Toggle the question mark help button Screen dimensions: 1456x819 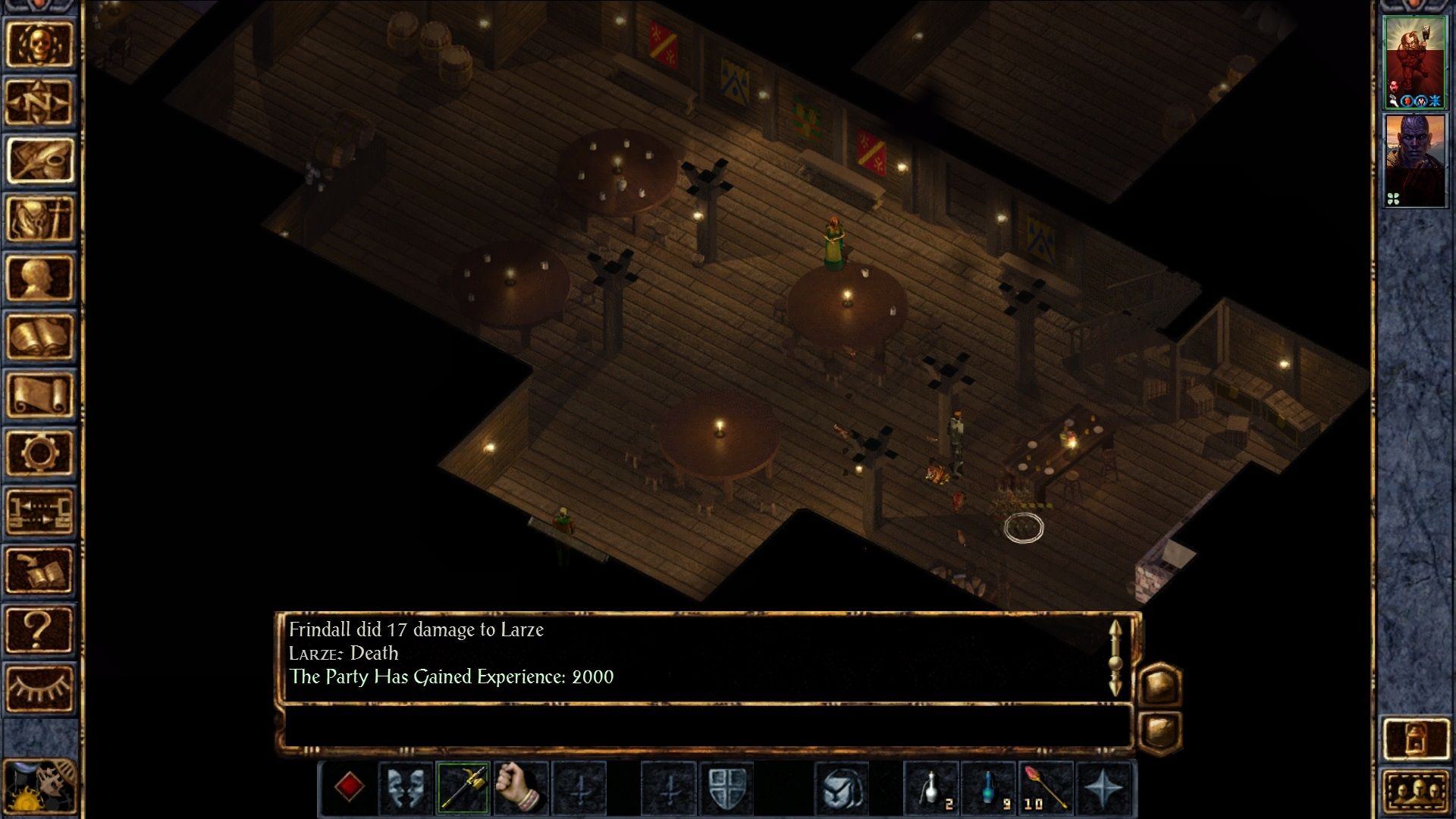pyautogui.click(x=39, y=629)
